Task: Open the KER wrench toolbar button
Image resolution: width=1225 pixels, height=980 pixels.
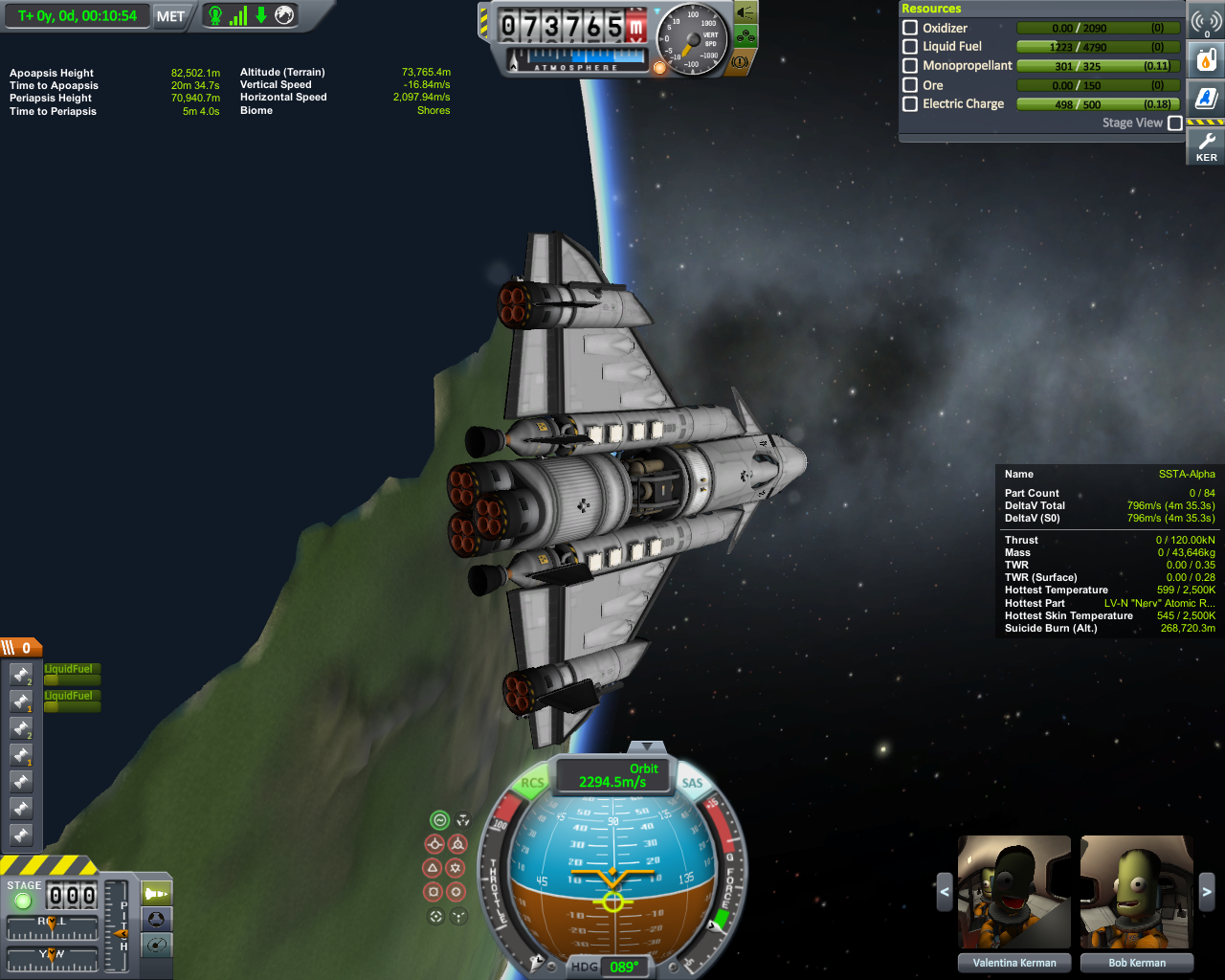Action: point(1206,146)
